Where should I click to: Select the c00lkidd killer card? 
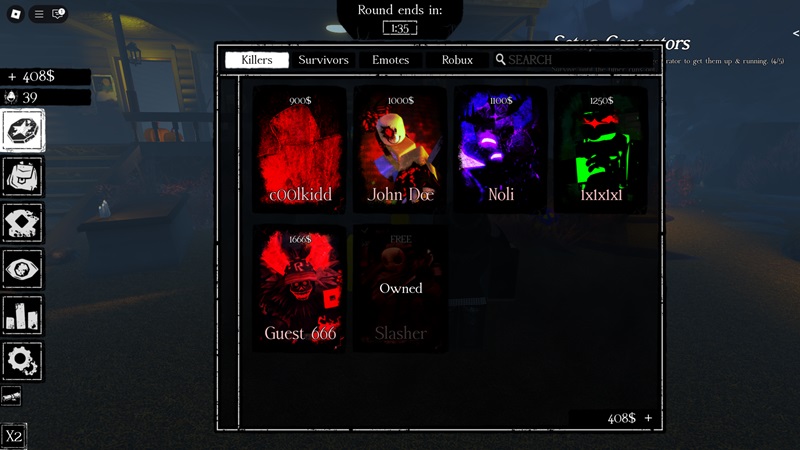point(300,150)
